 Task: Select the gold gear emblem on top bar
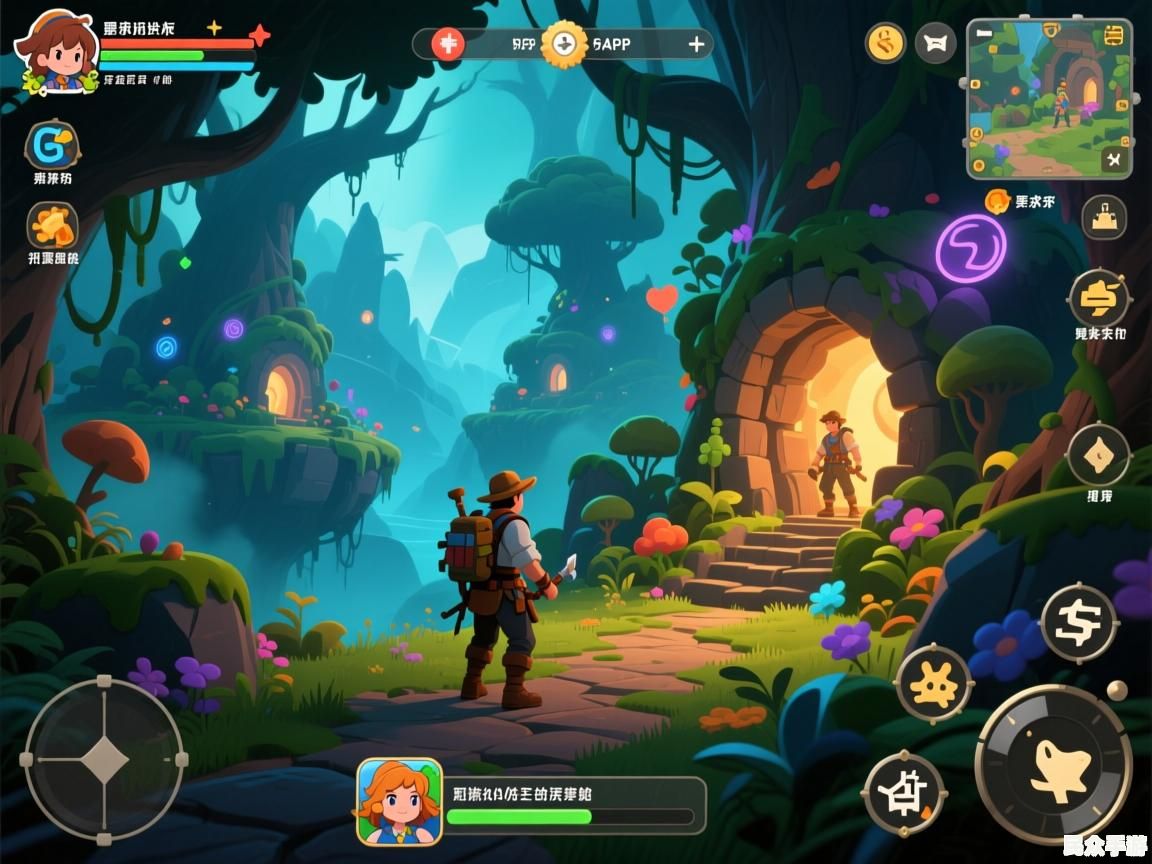pyautogui.click(x=565, y=44)
